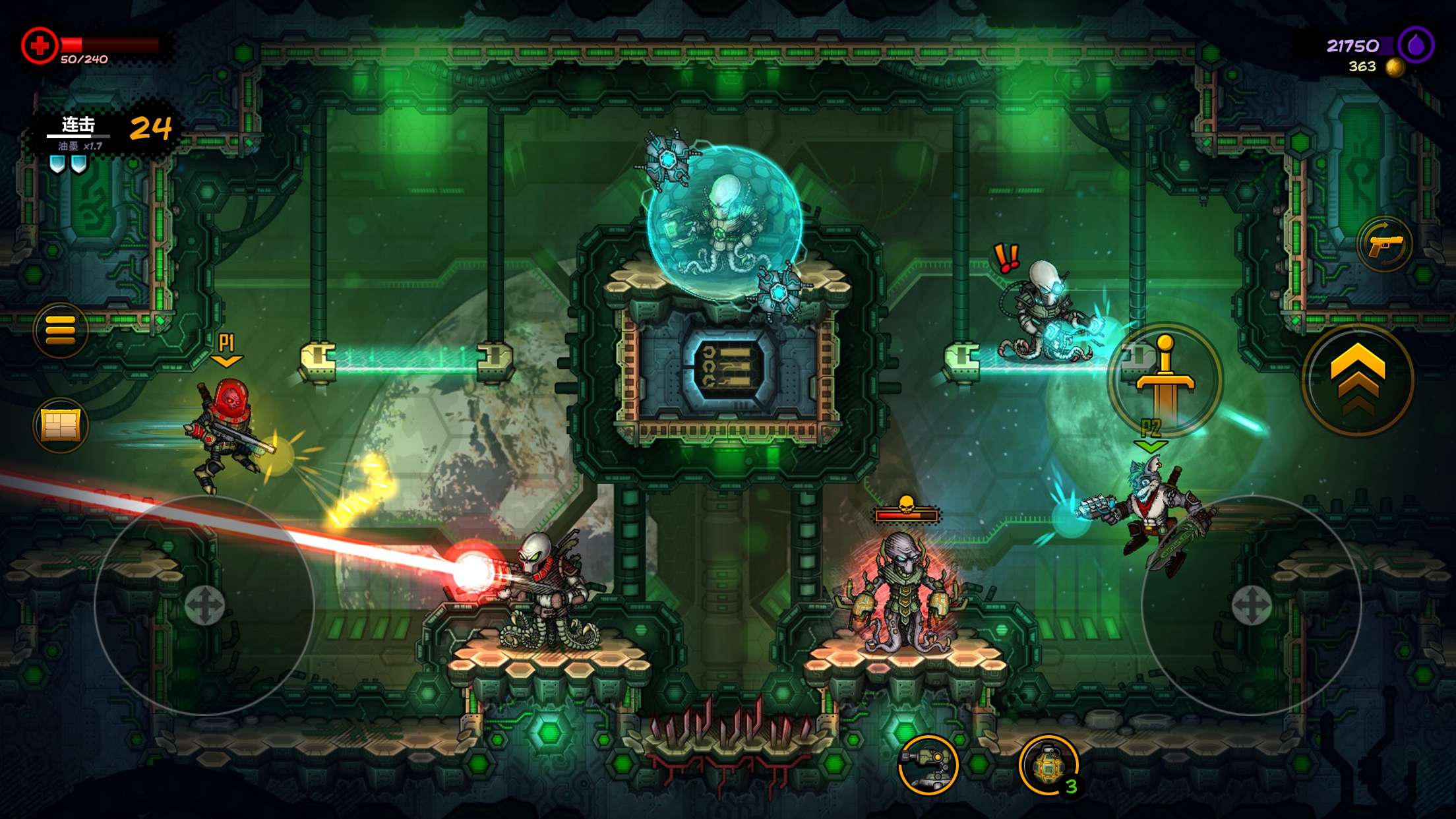This screenshot has width=1456, height=819.
Task: Tap the P1 marker above the red soldier
Action: pyautogui.click(x=226, y=346)
